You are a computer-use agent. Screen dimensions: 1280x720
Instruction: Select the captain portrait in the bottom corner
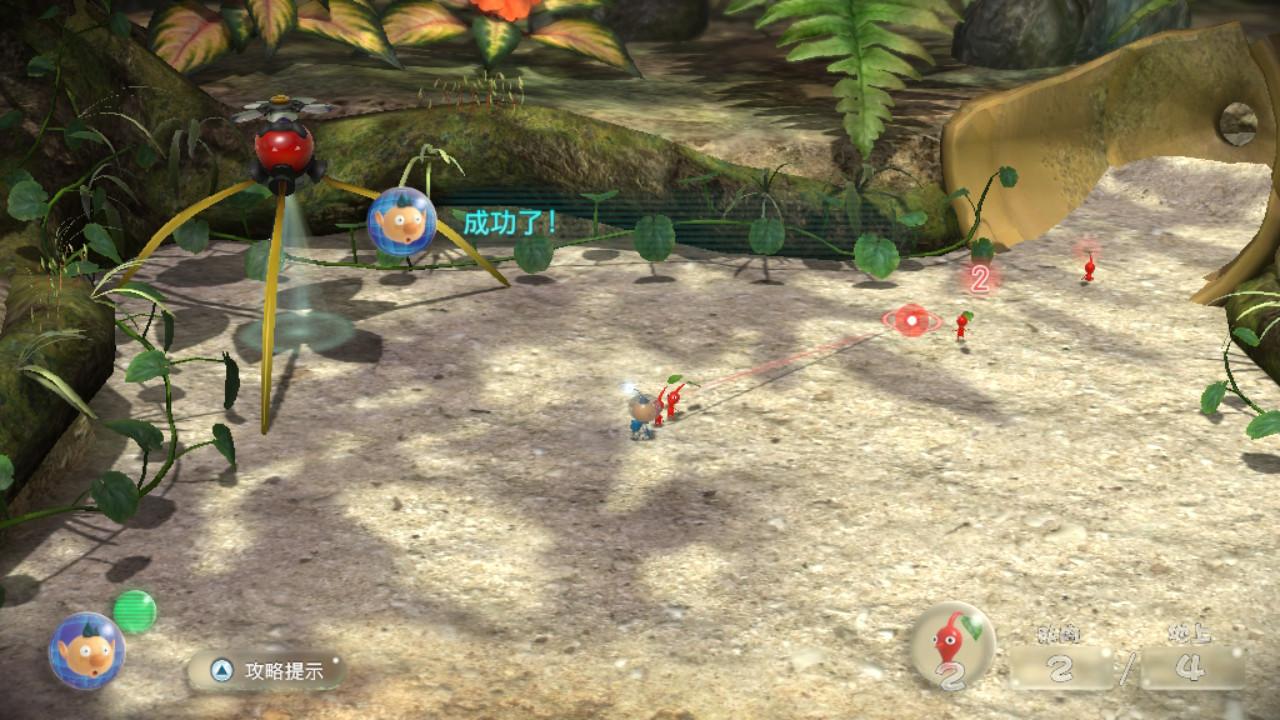click(87, 651)
